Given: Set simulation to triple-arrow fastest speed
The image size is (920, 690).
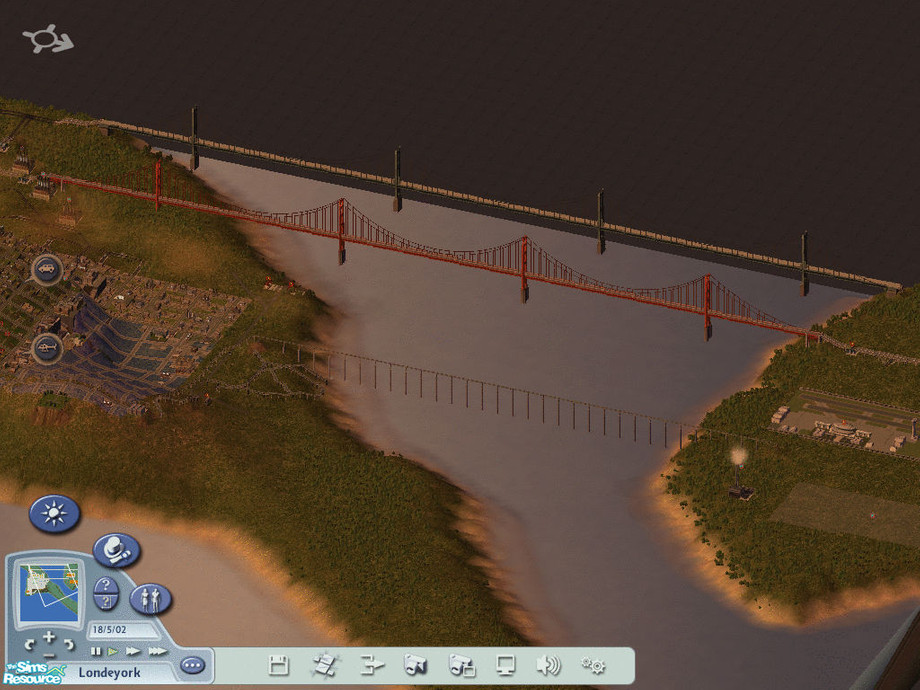Looking at the screenshot, I should coord(156,651).
